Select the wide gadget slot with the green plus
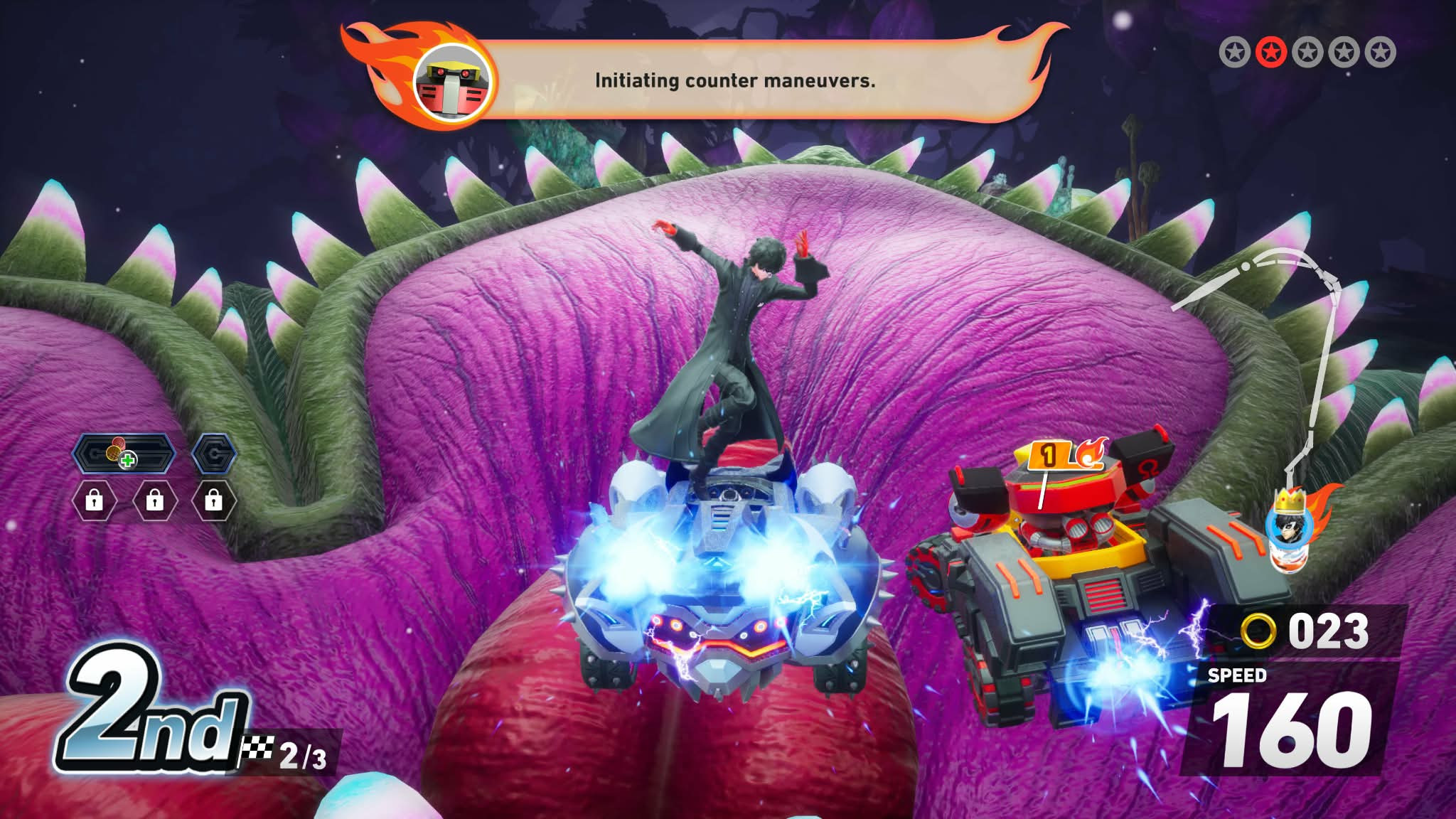Viewport: 1456px width, 819px height. pyautogui.click(x=124, y=453)
